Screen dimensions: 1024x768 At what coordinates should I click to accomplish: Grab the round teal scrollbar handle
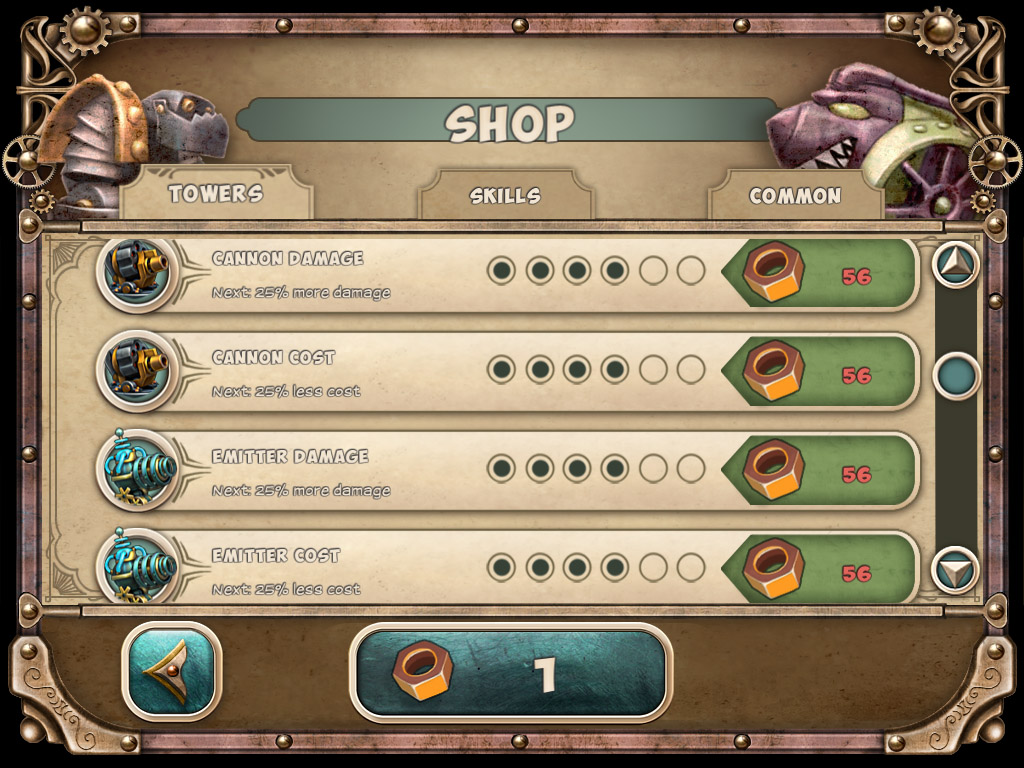(956, 376)
